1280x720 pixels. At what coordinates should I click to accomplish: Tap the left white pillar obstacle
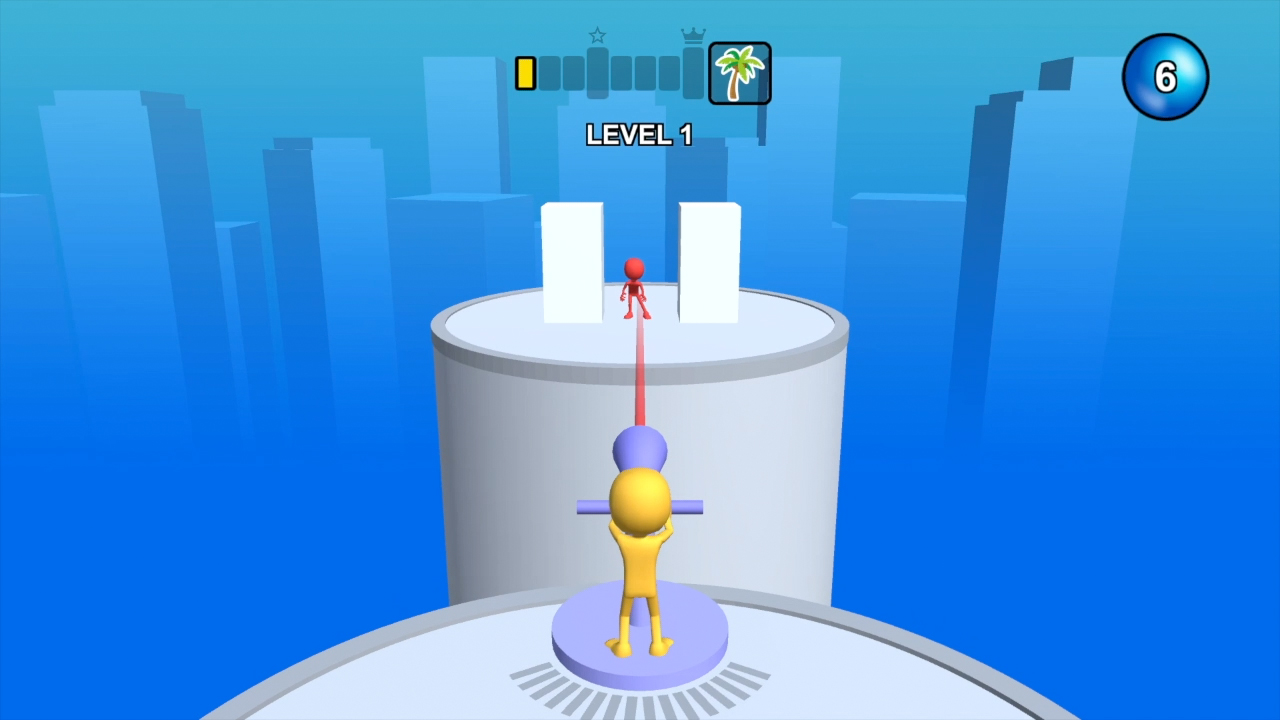point(572,260)
